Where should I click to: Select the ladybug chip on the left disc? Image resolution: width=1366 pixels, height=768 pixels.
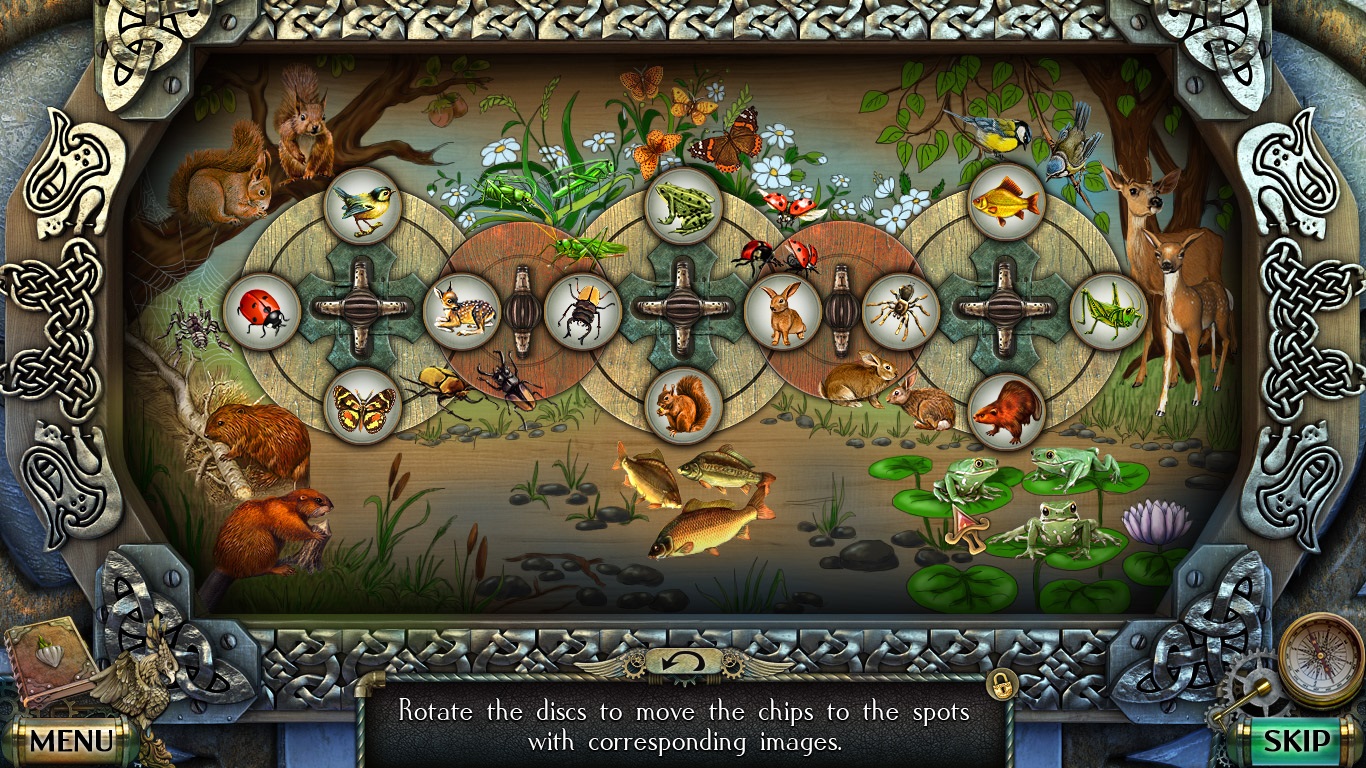click(261, 312)
